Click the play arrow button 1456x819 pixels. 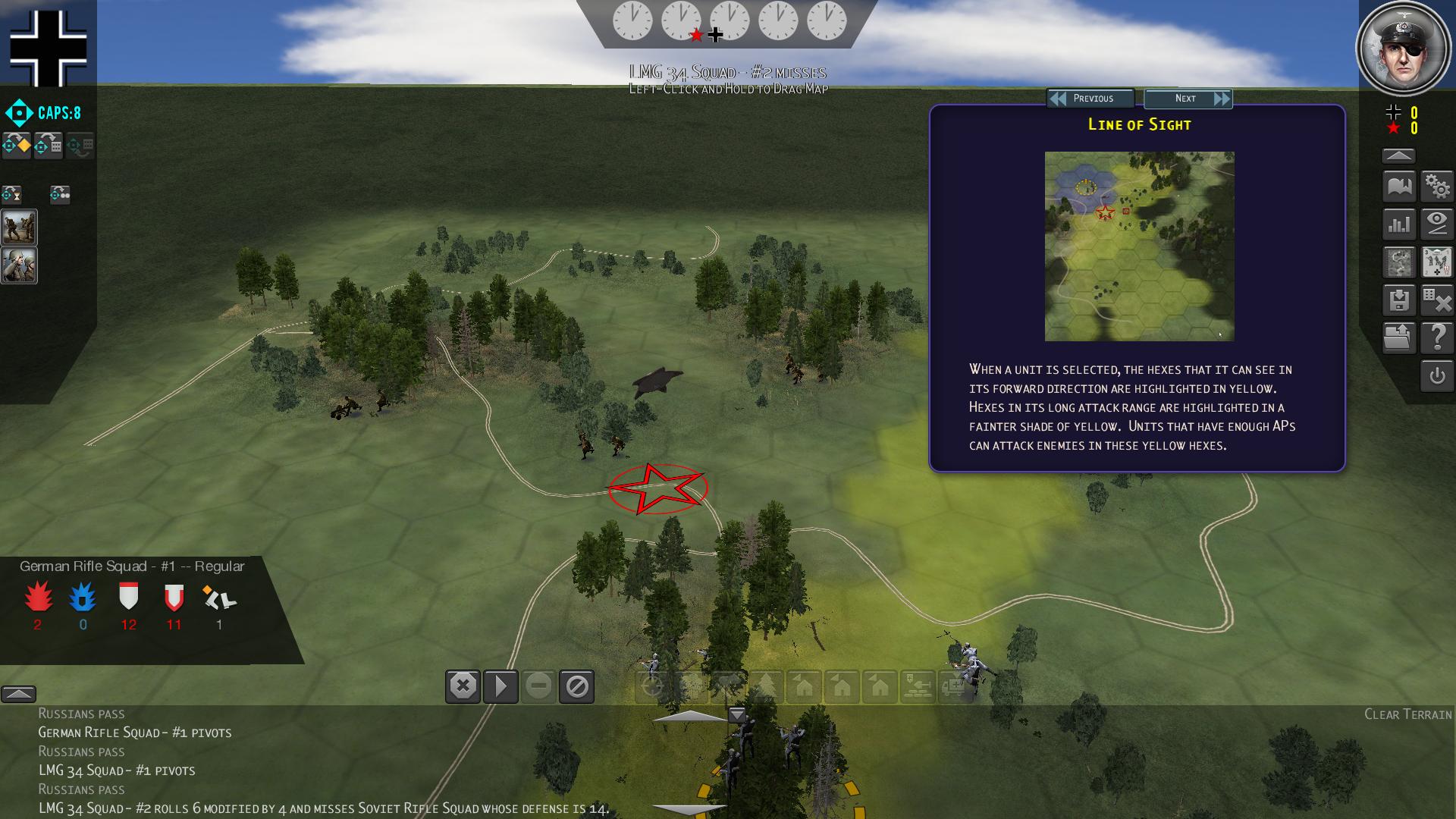tap(500, 687)
